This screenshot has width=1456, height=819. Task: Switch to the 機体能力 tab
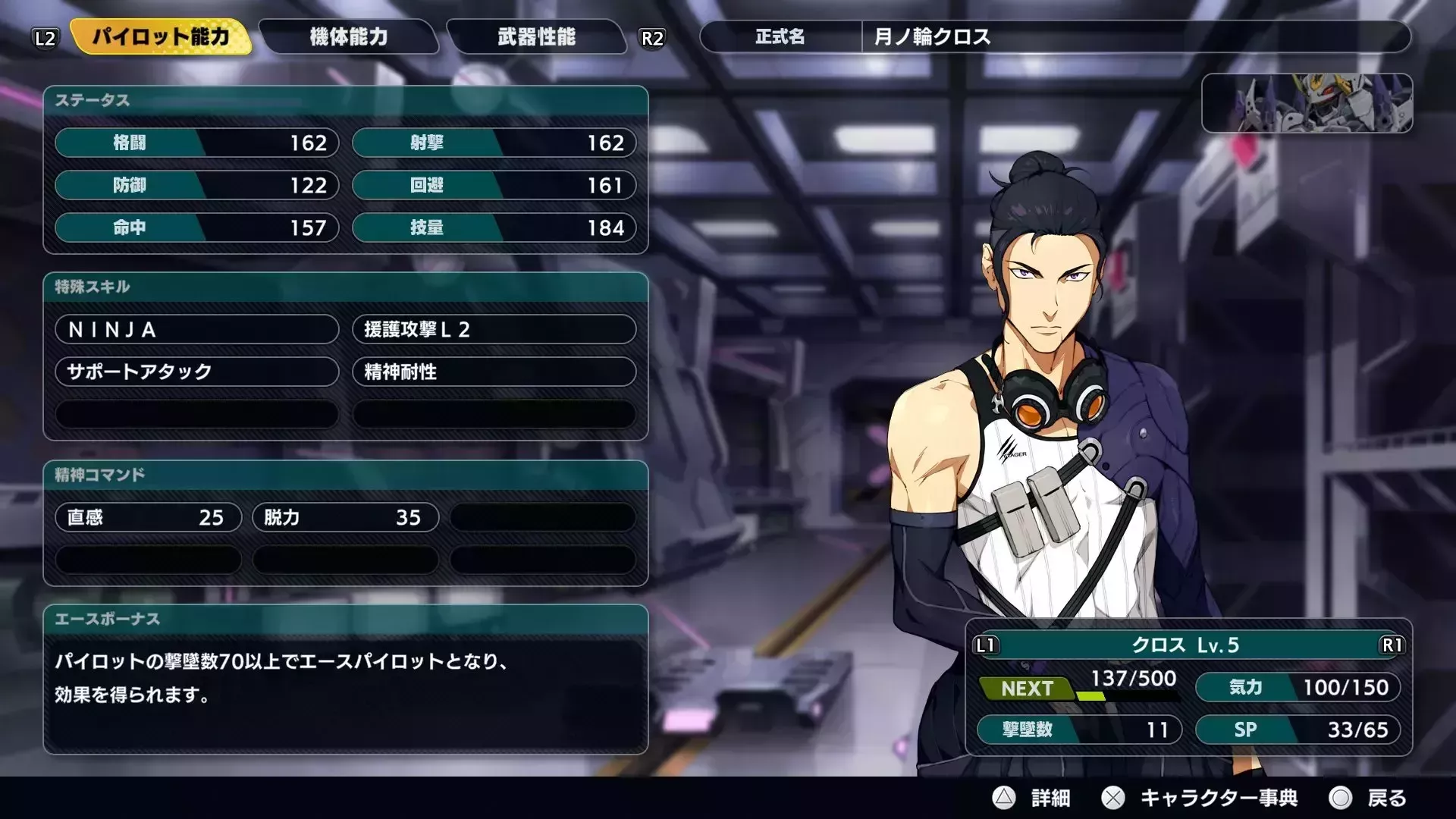click(347, 37)
